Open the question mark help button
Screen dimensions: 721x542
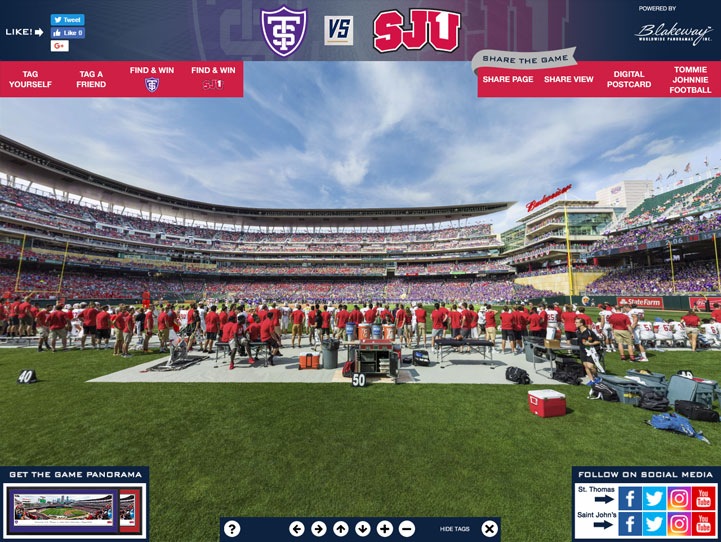click(232, 529)
